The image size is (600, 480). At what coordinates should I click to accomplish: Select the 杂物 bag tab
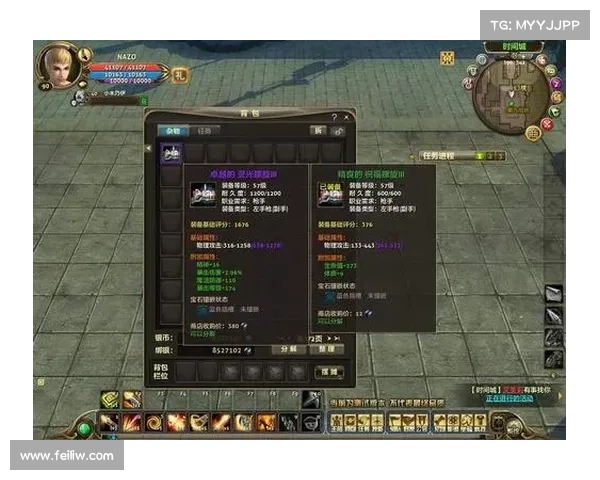click(173, 131)
